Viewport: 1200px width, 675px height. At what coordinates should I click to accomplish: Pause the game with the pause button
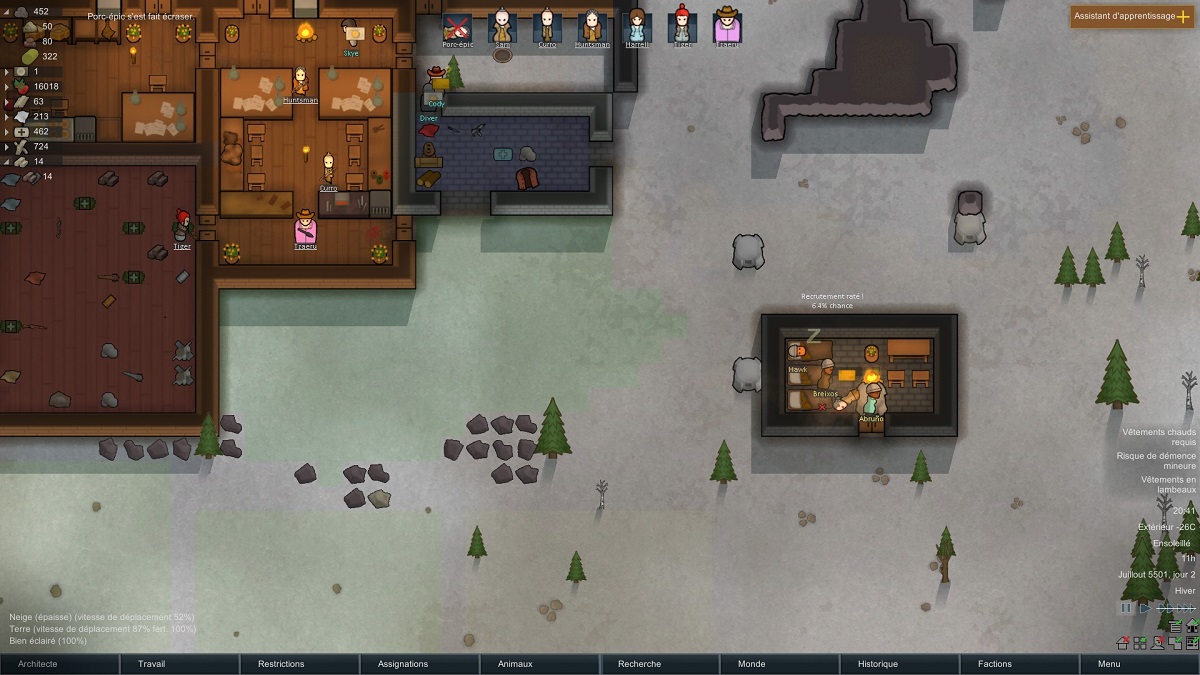pyautogui.click(x=1127, y=608)
